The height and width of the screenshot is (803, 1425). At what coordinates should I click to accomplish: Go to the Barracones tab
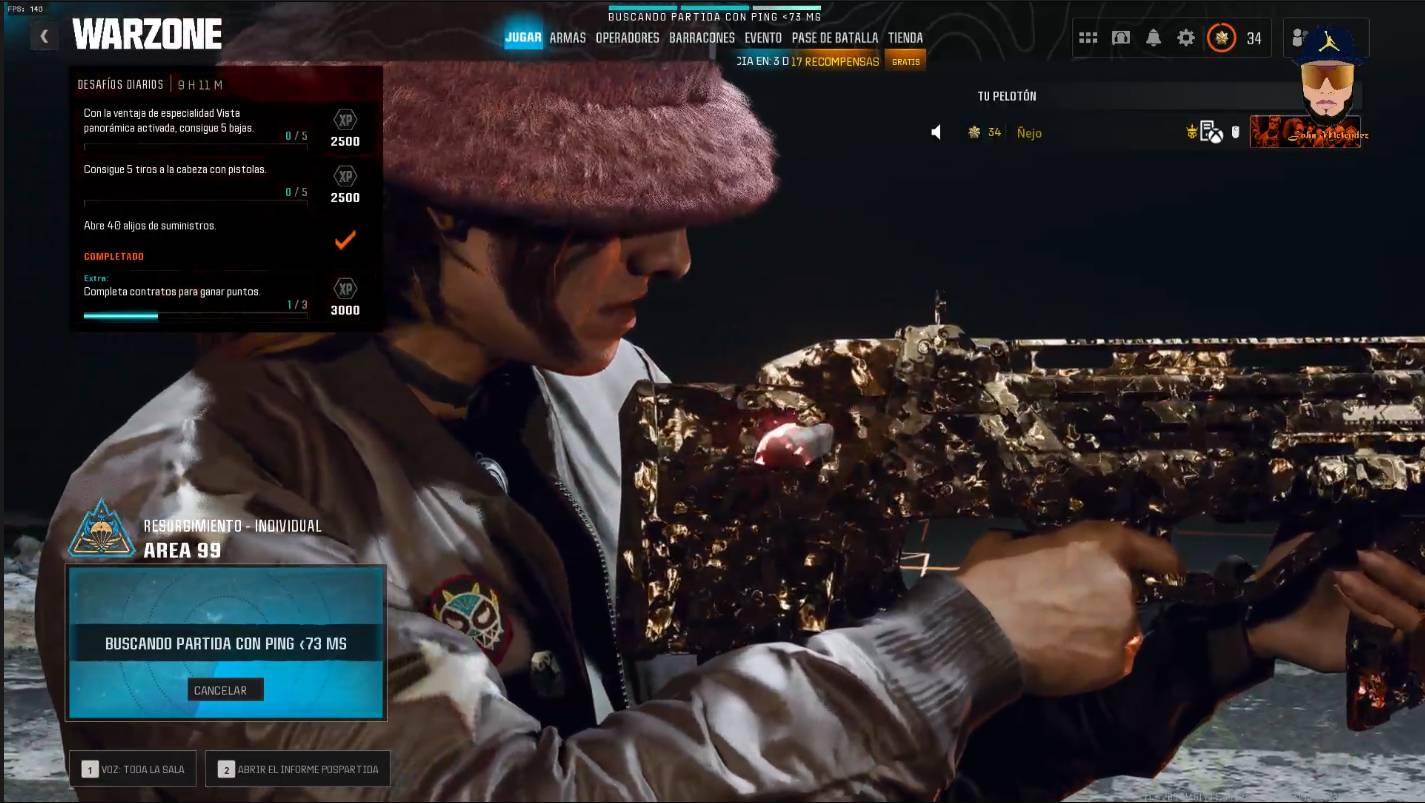tap(702, 38)
